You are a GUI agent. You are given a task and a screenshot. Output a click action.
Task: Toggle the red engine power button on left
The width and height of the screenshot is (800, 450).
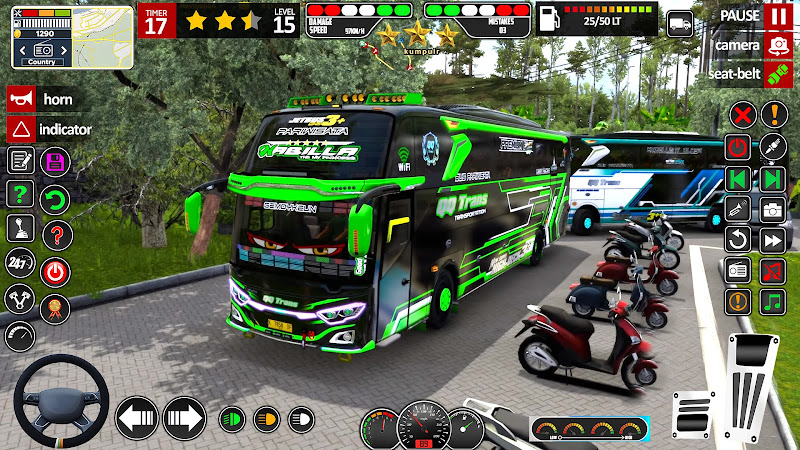(55, 270)
